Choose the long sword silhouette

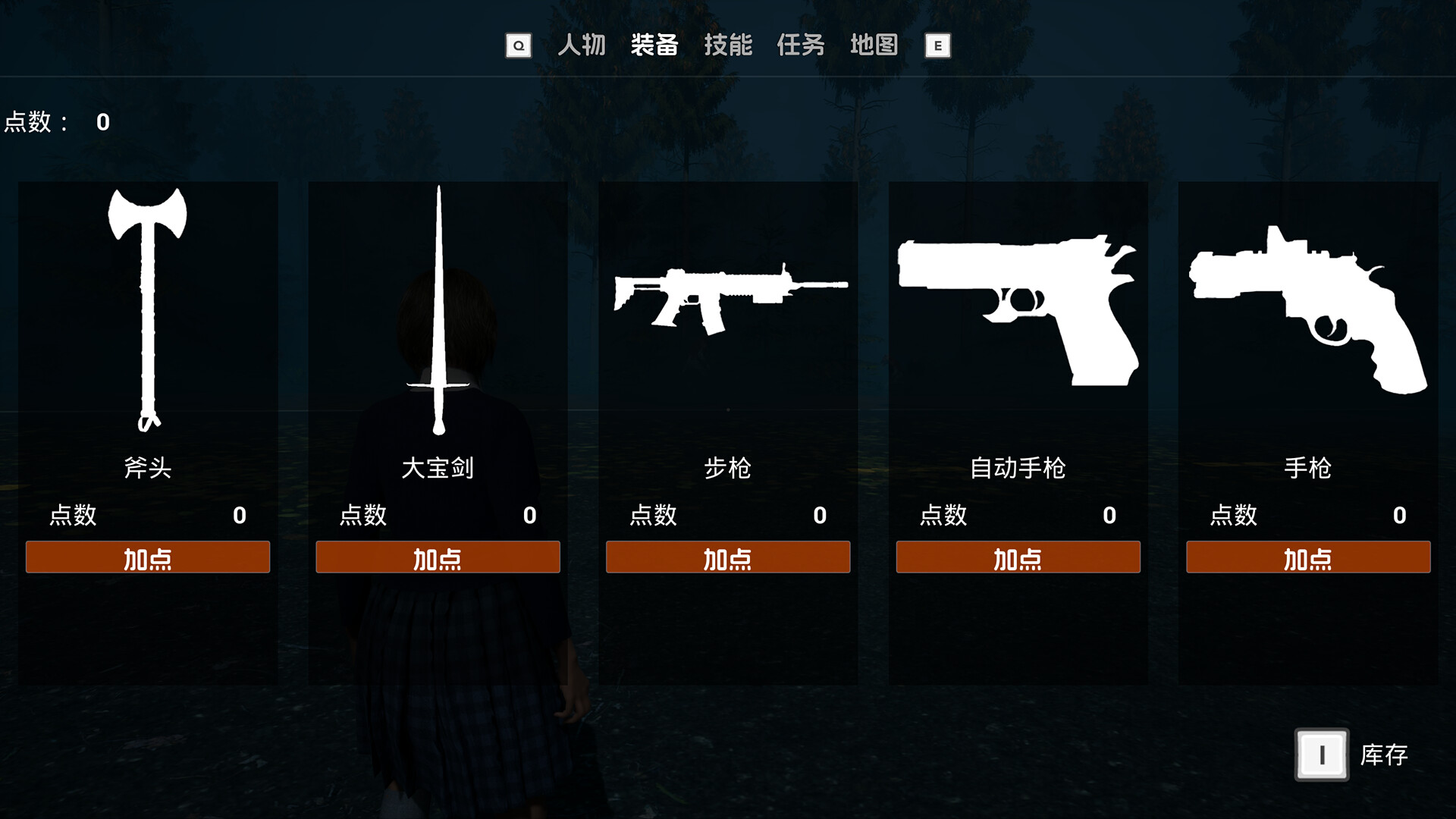tap(438, 311)
